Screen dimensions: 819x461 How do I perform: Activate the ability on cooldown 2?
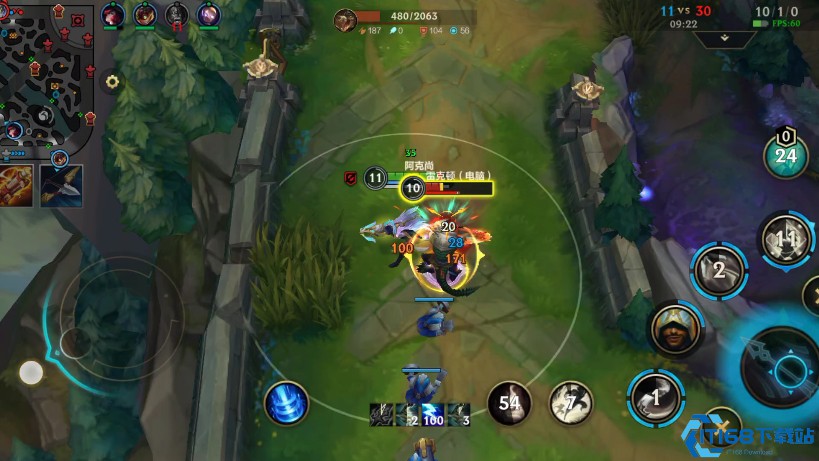718,270
